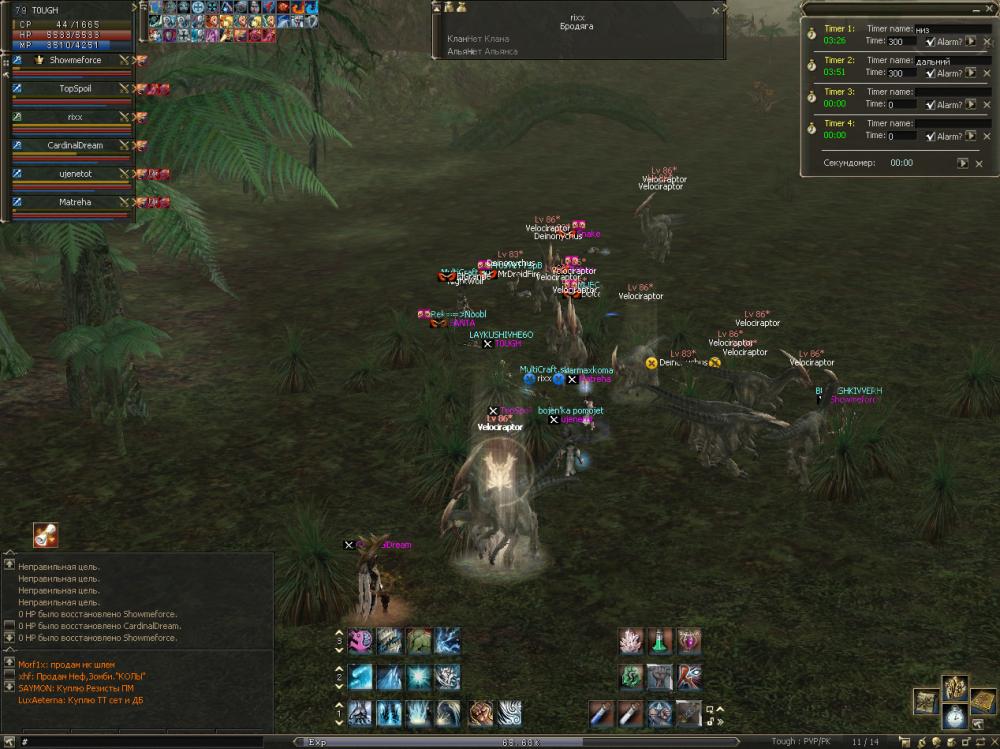
Task: Reset Timer 2 with its X button
Action: (985, 73)
